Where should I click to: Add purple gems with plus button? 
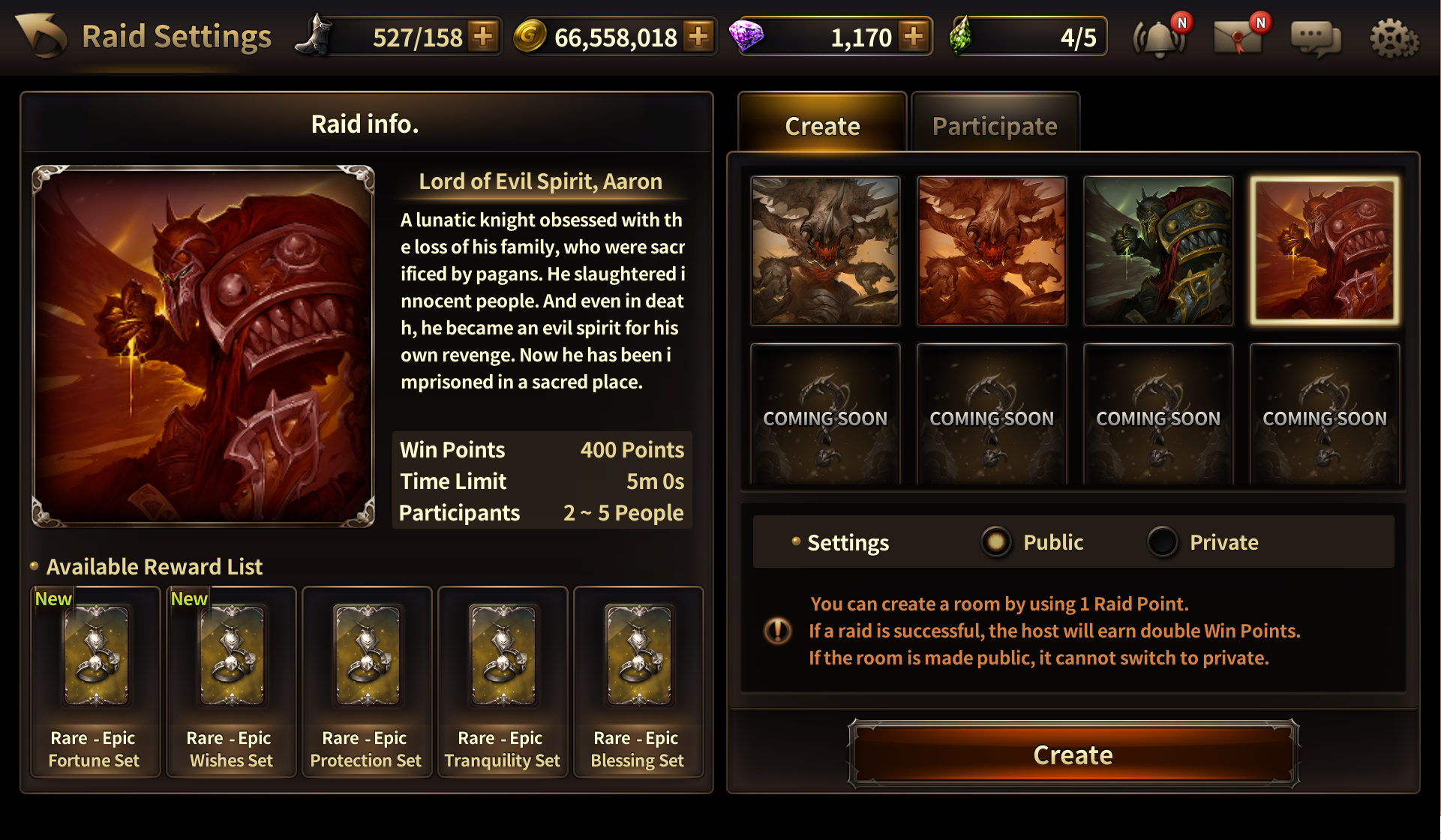point(914,36)
